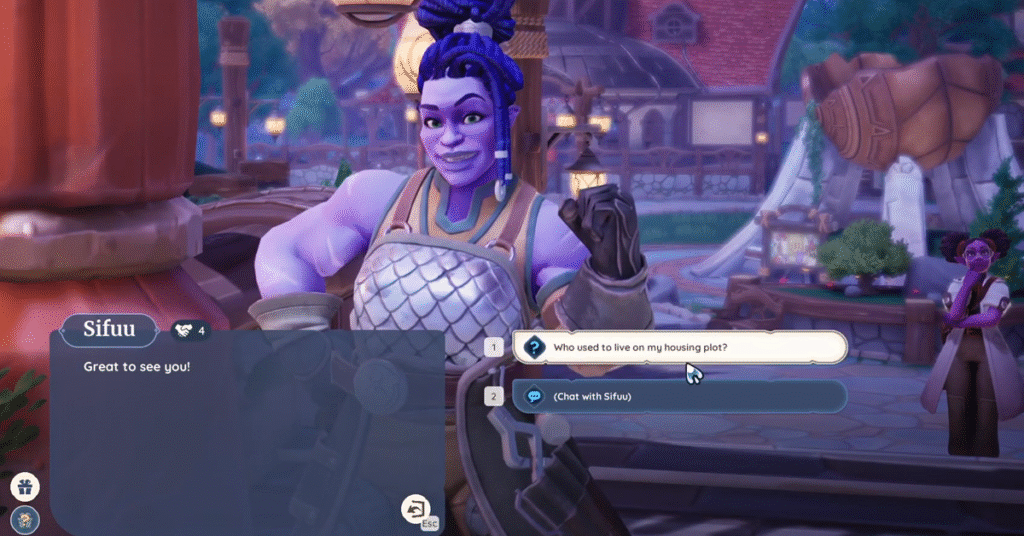Ask who used to live on my housing plot
The image size is (1024, 536).
pyautogui.click(x=680, y=347)
